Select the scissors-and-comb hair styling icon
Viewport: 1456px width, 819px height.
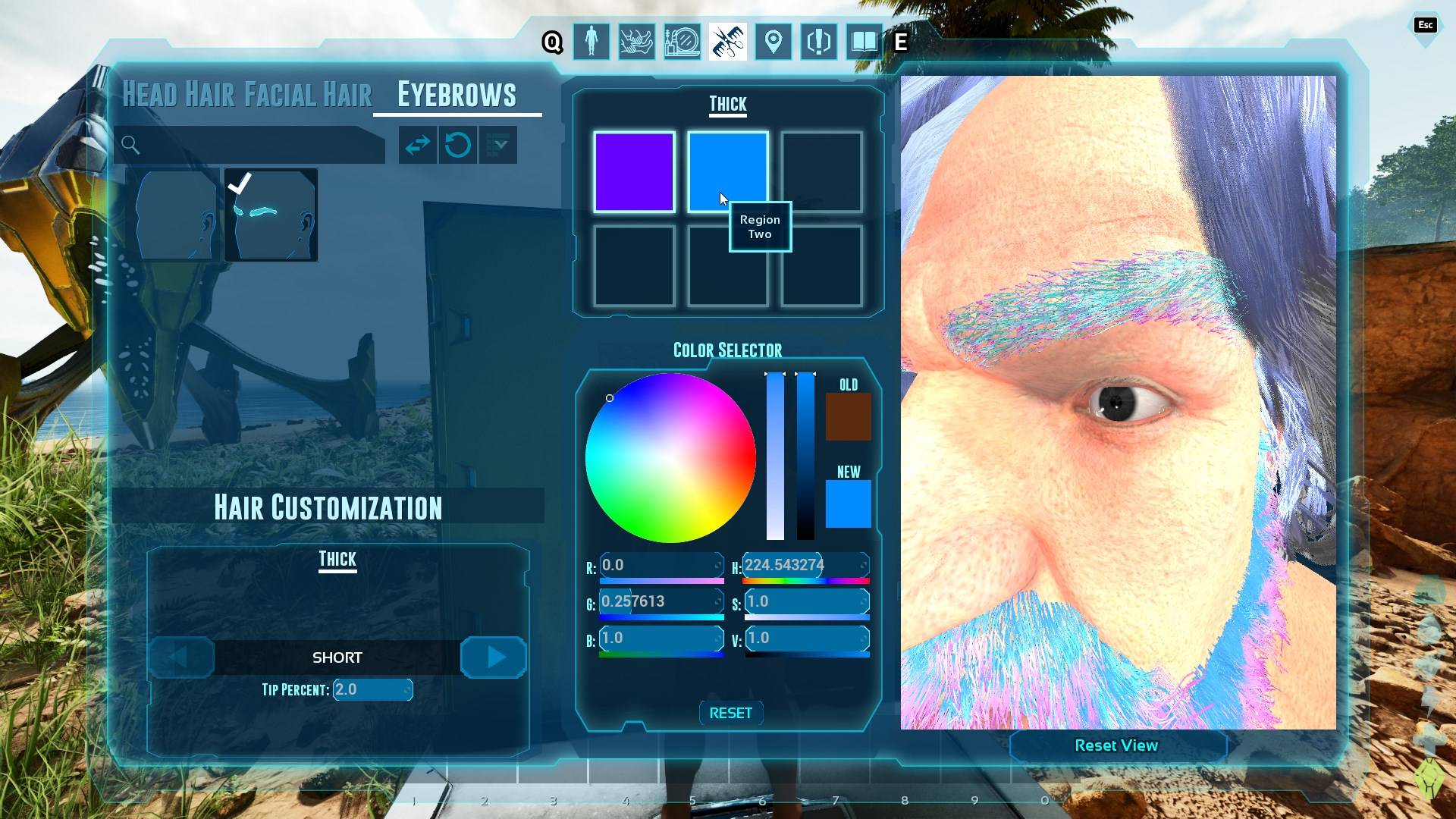click(x=727, y=42)
